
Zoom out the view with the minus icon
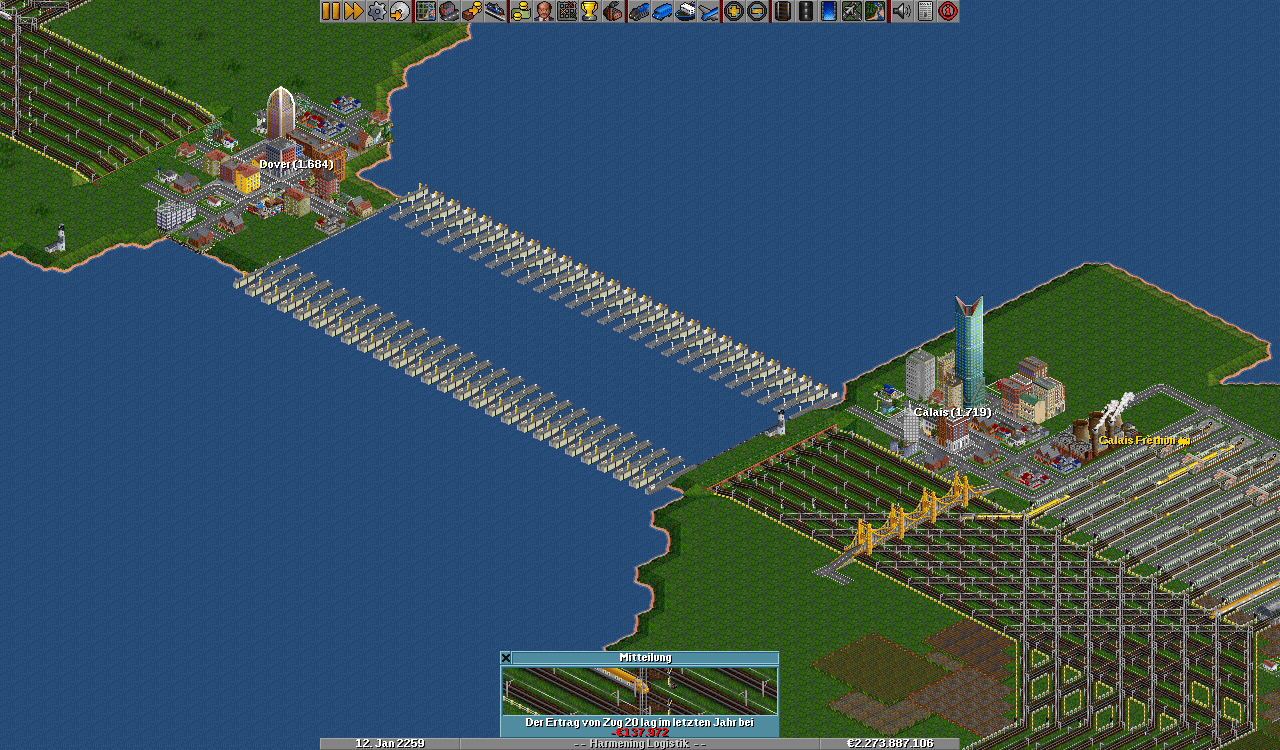[x=757, y=11]
